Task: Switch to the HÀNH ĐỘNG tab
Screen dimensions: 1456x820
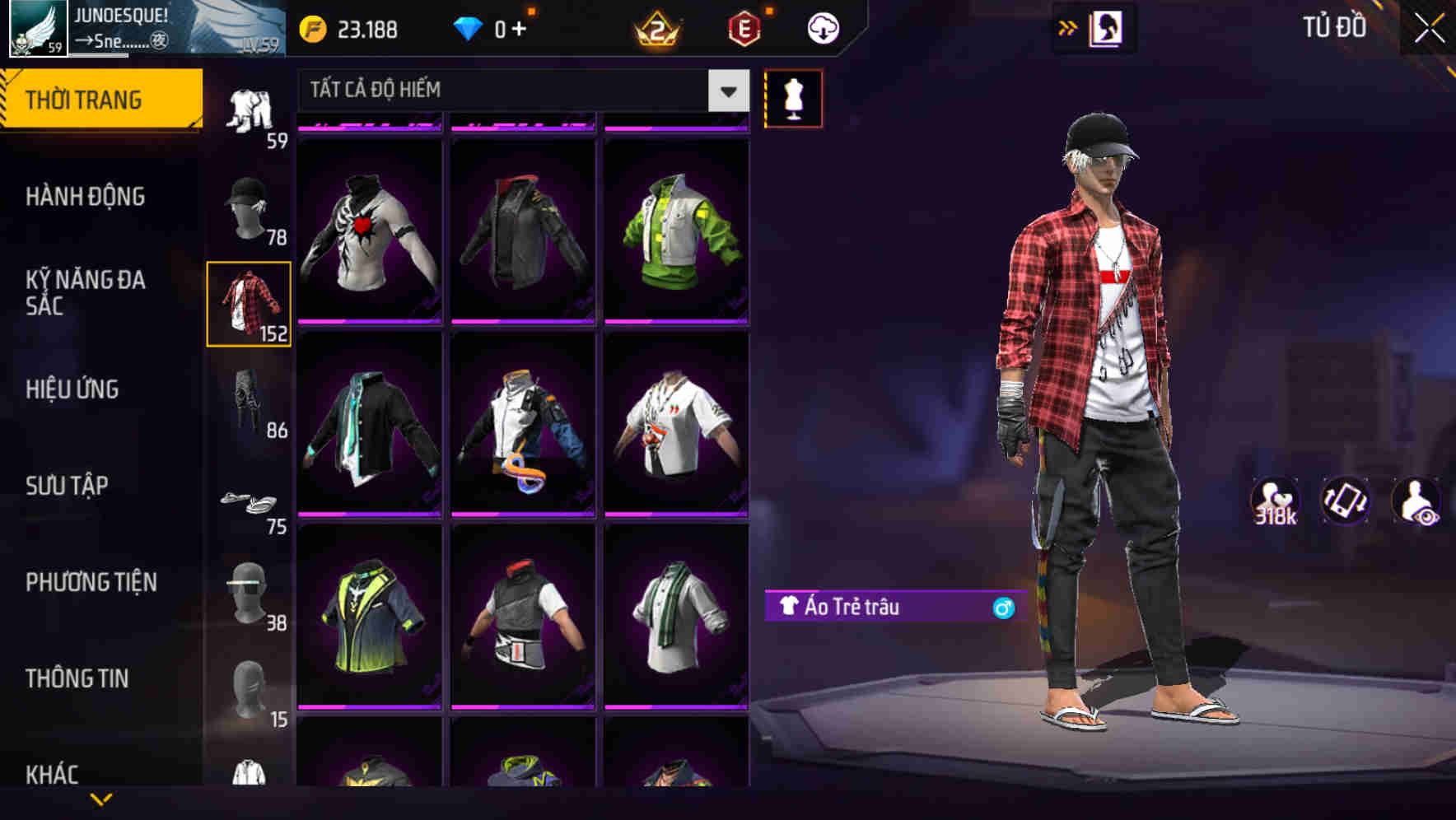Action: [87, 196]
